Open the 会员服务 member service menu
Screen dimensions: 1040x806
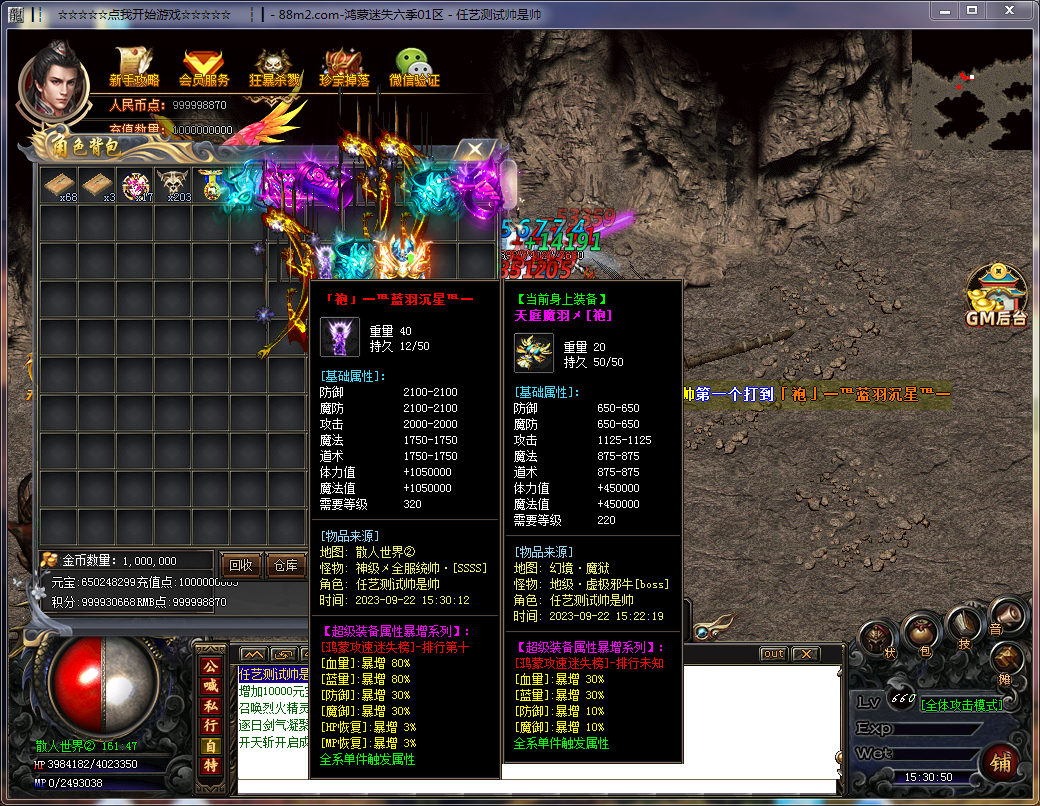204,67
